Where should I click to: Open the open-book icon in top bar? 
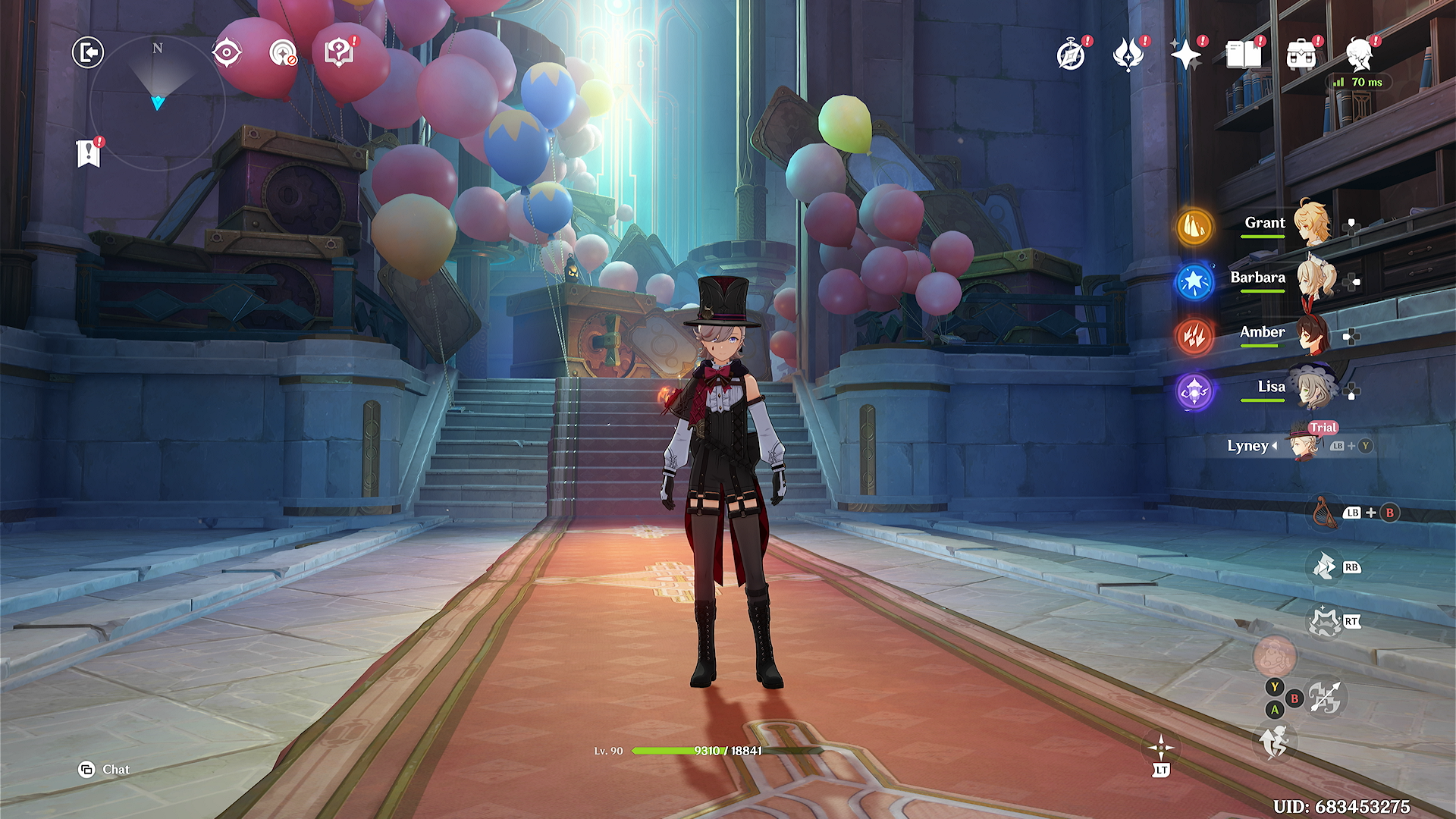click(1244, 55)
